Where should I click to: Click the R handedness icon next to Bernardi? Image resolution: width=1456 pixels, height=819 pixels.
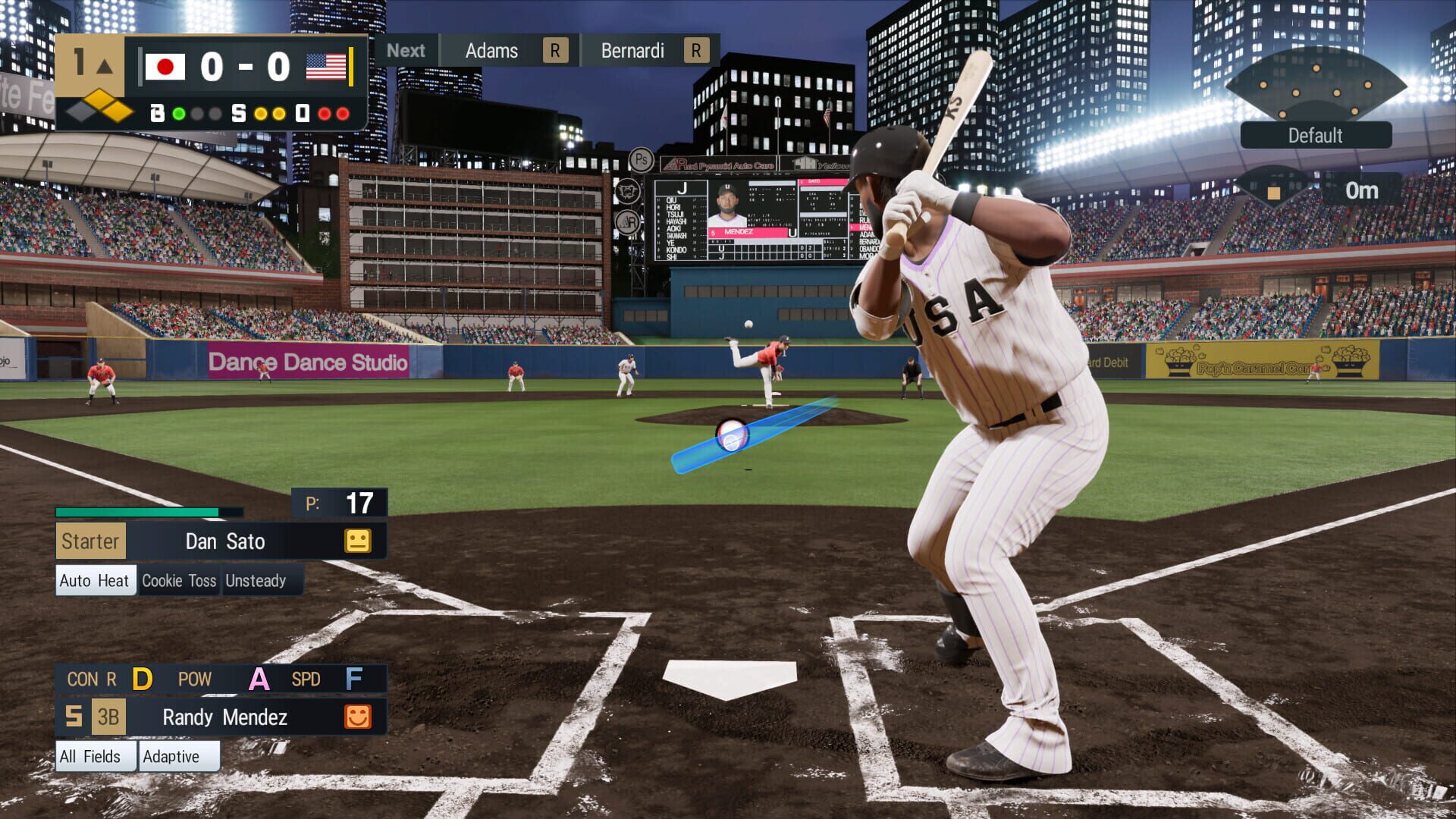coord(695,50)
